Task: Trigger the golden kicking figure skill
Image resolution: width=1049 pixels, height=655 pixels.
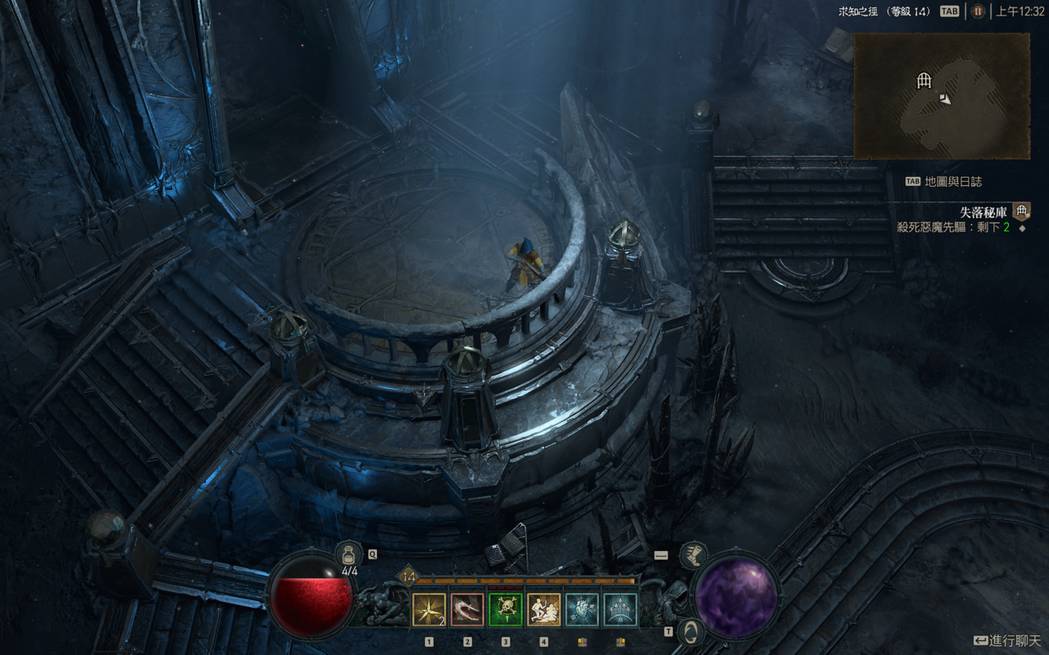Action: [543, 609]
